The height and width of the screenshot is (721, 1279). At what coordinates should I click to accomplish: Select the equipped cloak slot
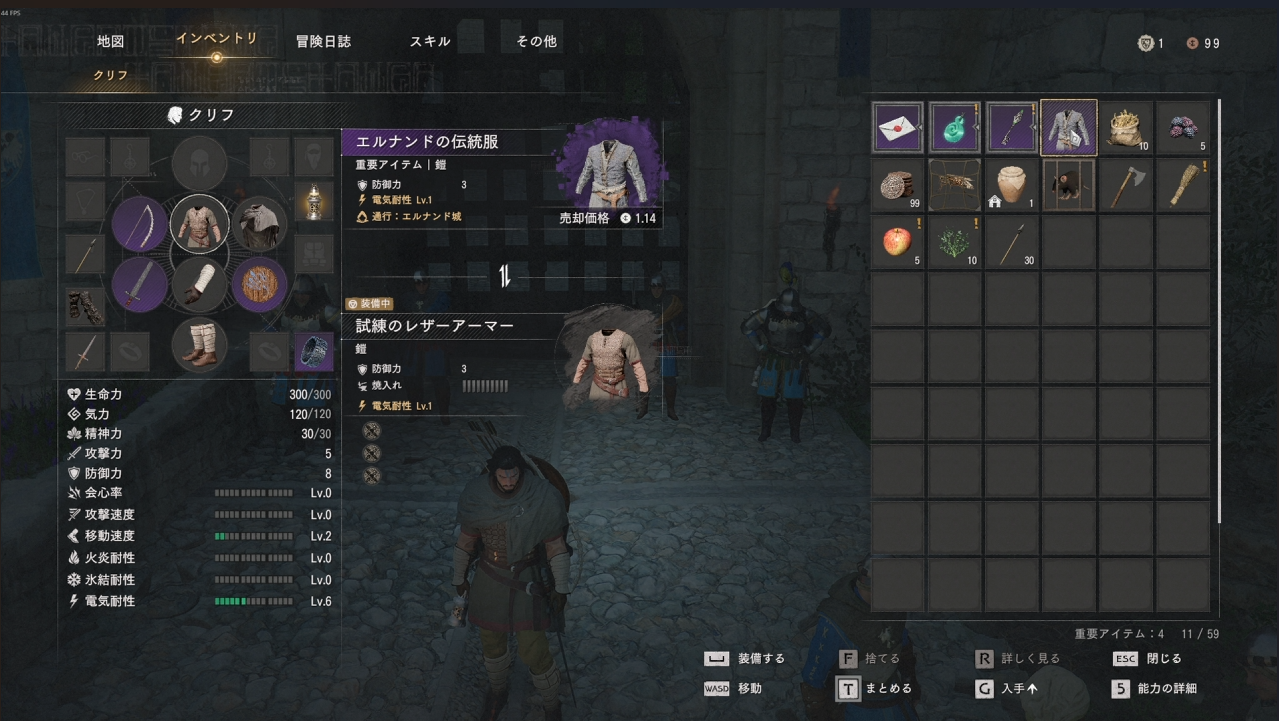[x=260, y=224]
